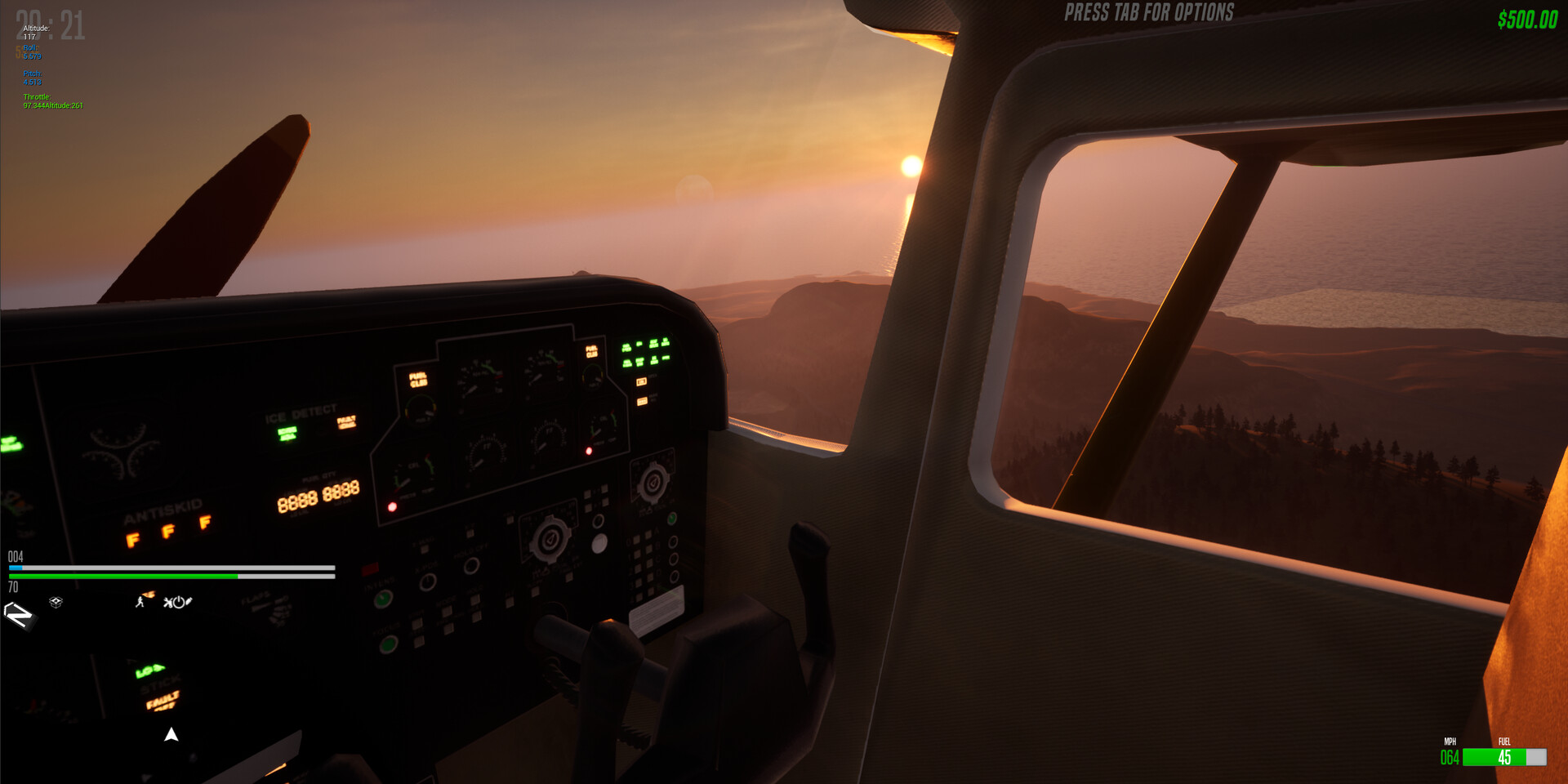The image size is (1568, 784).
Task: Click the repair tools and power icon
Action: [177, 603]
